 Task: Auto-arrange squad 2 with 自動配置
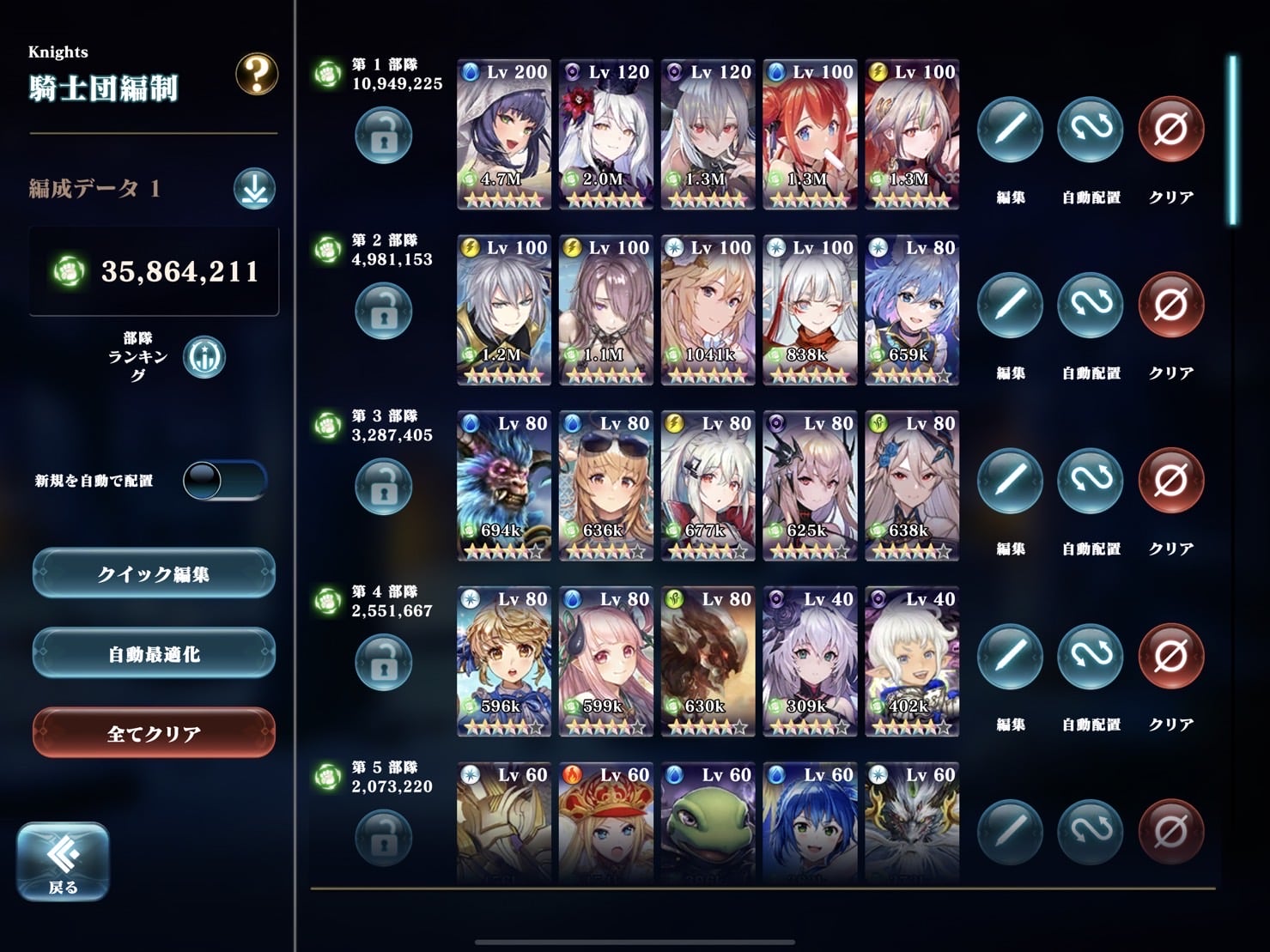click(1091, 306)
